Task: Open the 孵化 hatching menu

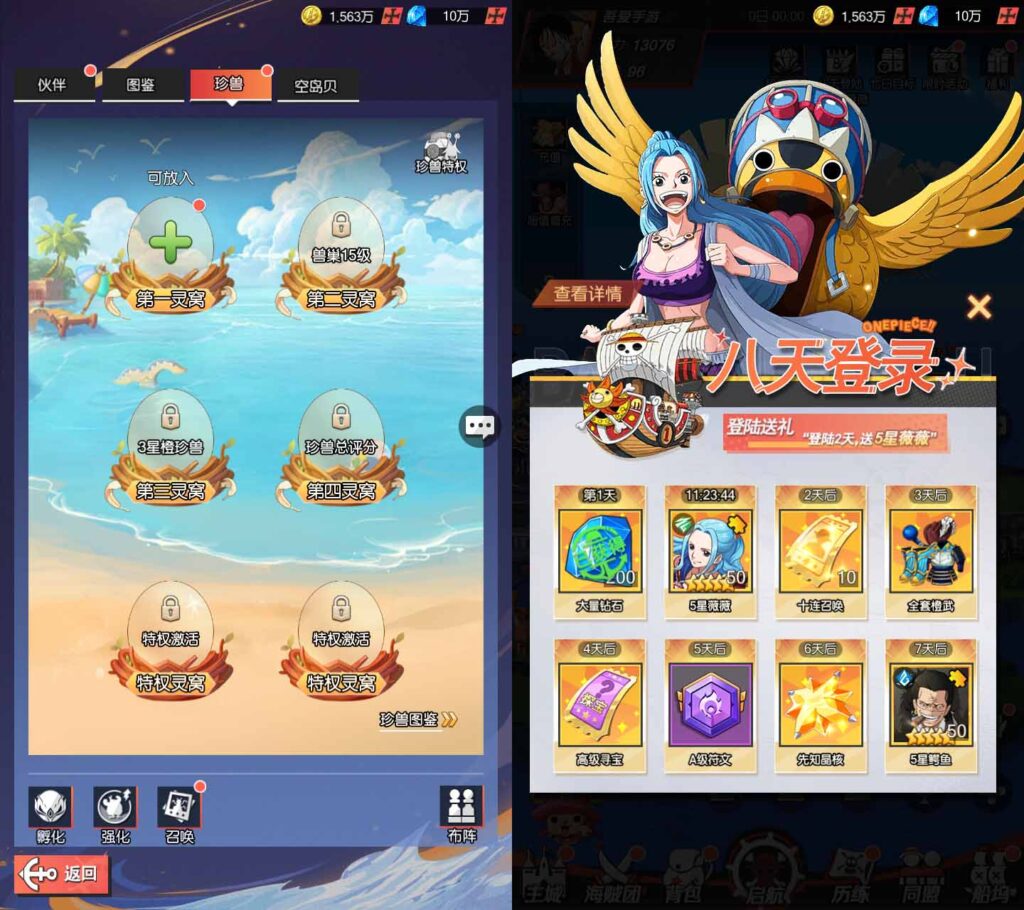Action: (x=50, y=813)
